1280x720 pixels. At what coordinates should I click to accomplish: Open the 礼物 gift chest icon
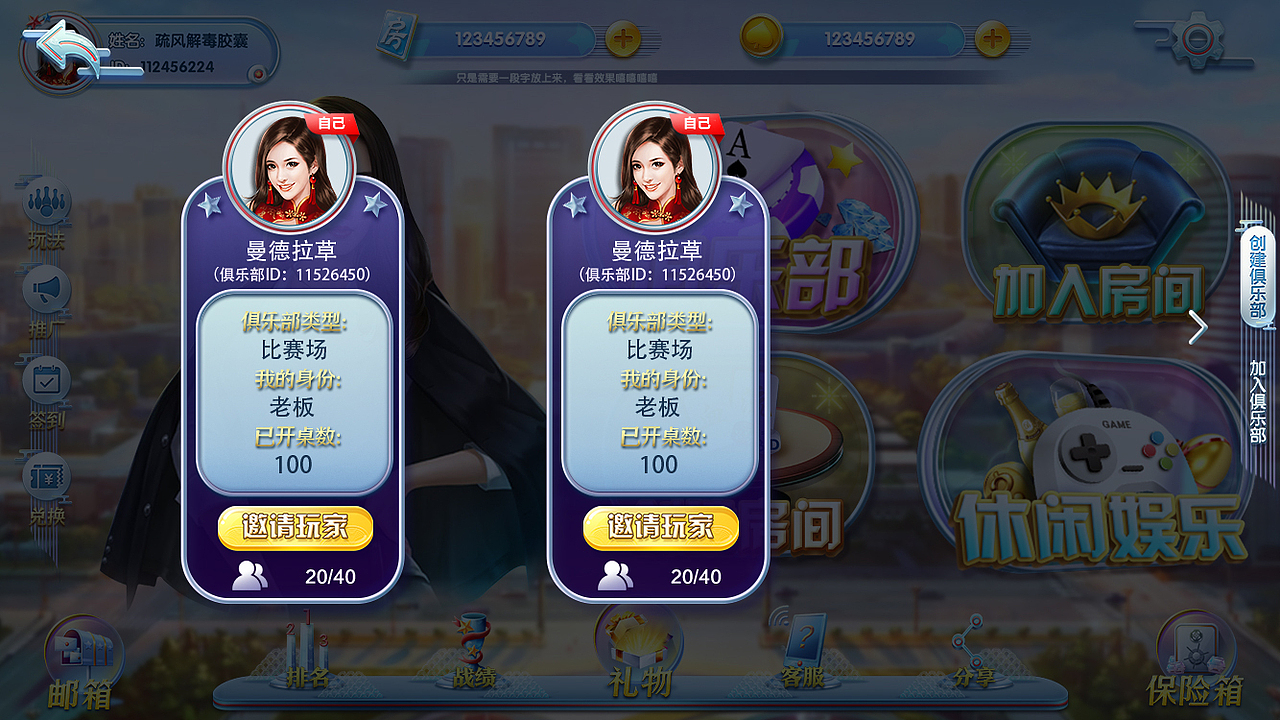[x=640, y=645]
